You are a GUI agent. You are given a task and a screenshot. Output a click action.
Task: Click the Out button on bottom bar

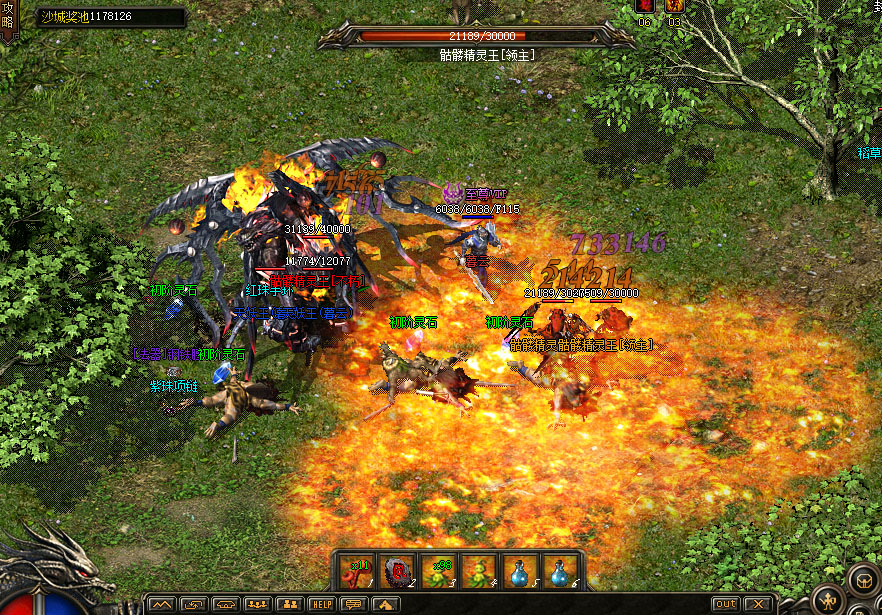(725, 604)
